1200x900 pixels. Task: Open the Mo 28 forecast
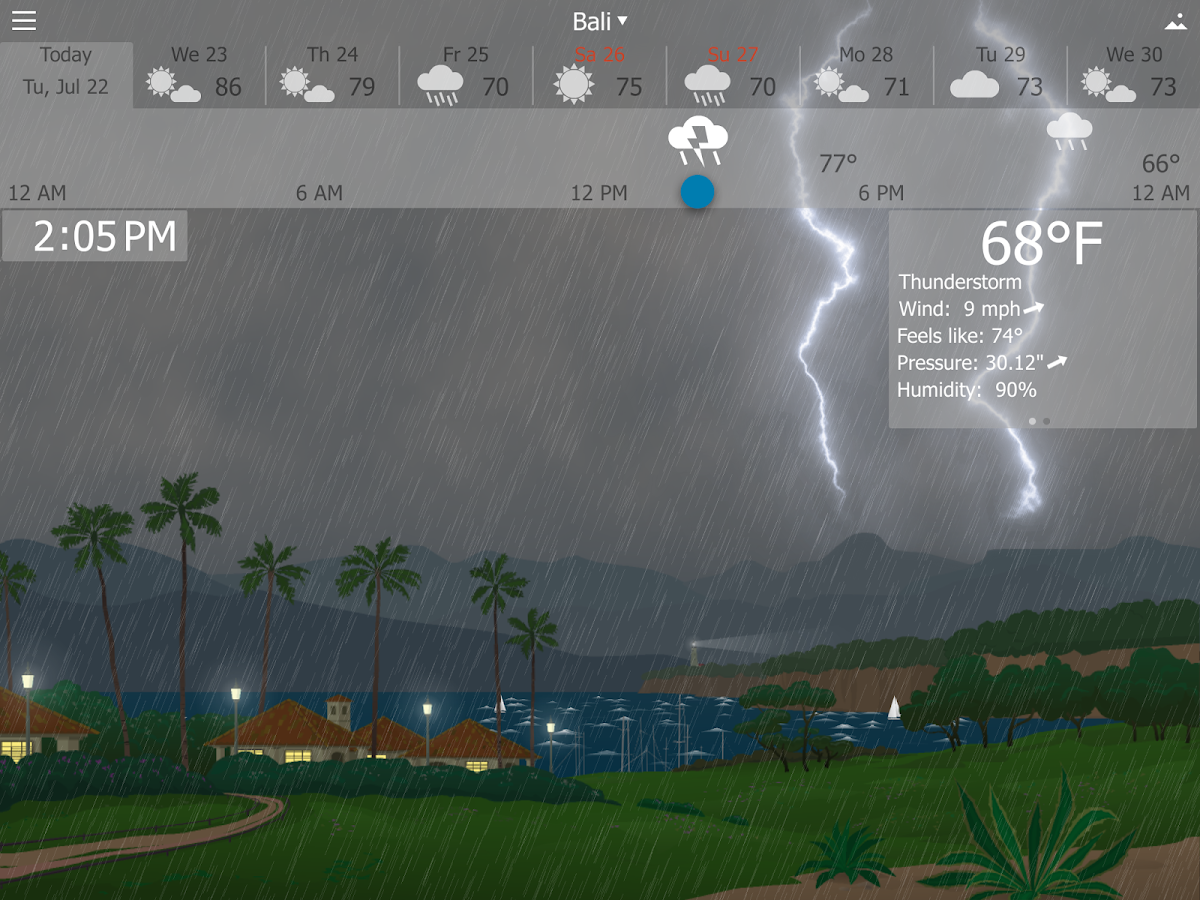coord(866,74)
